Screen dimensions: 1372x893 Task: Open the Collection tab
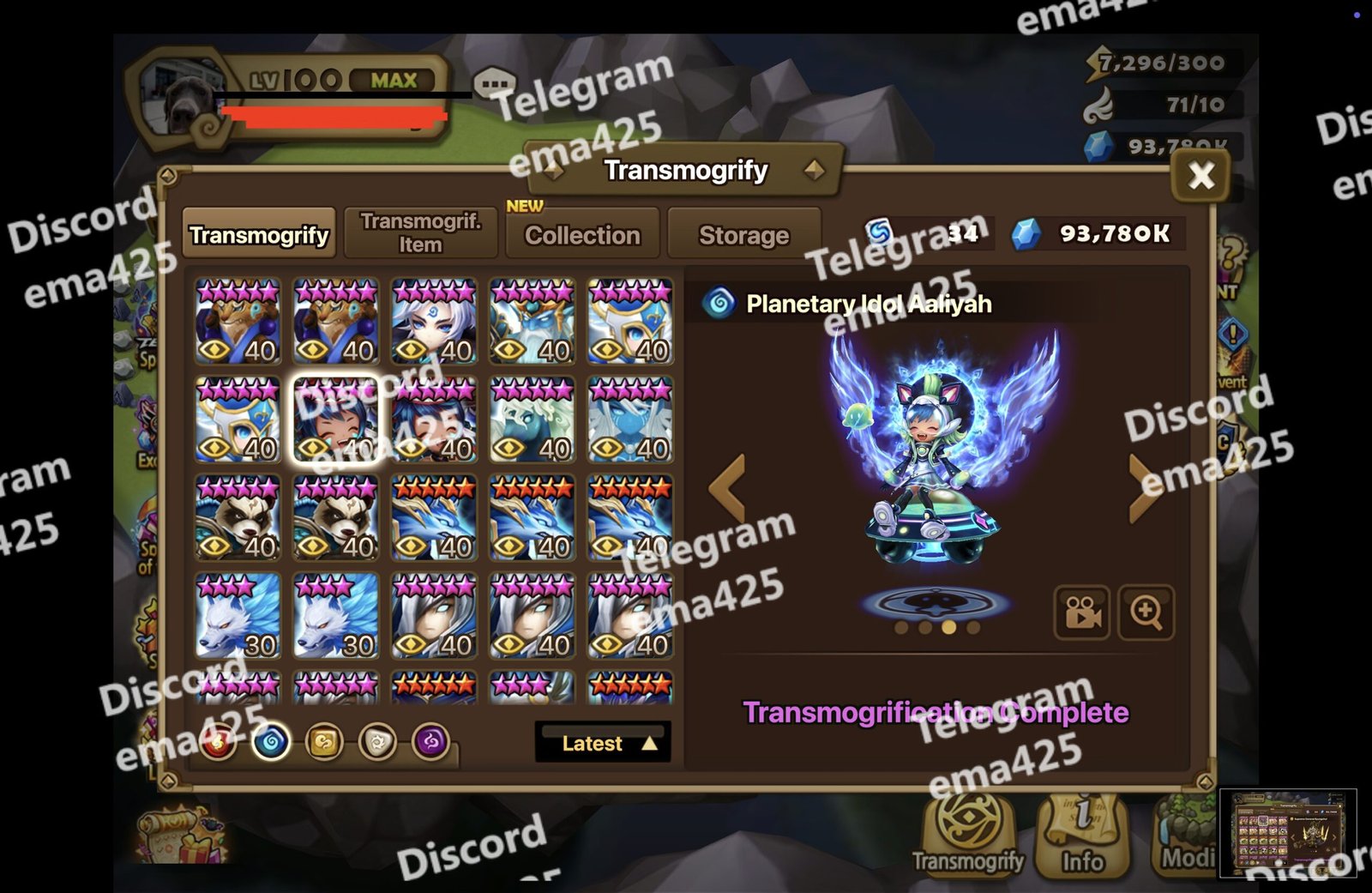click(582, 234)
